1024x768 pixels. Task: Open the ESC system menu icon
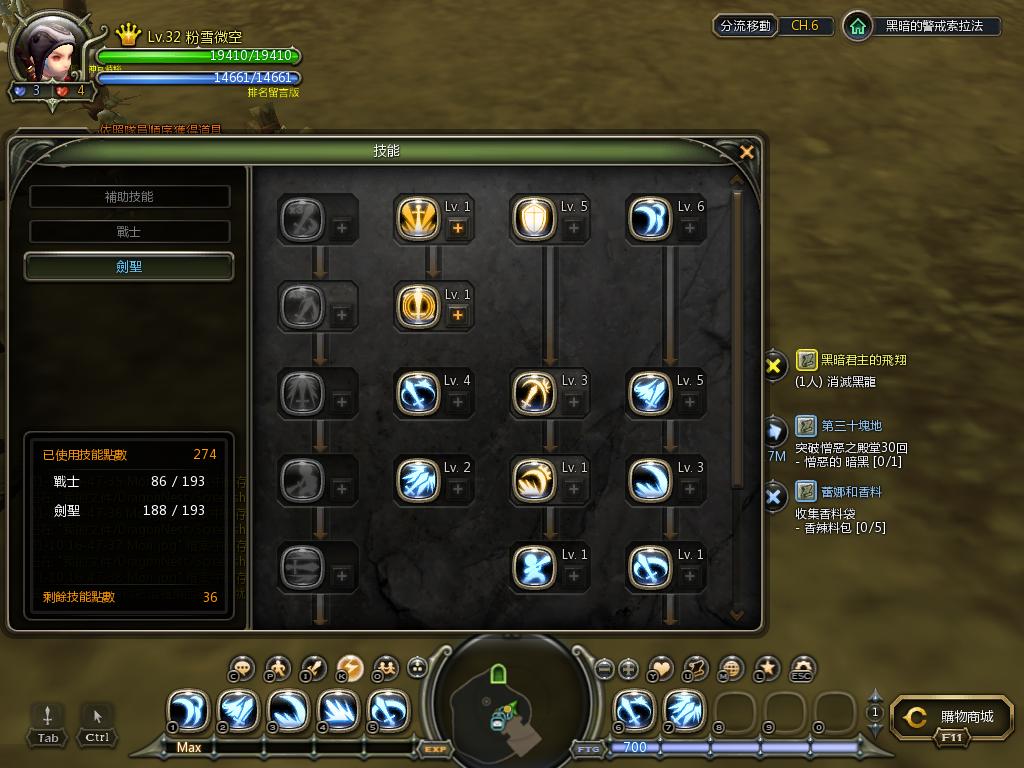click(802, 669)
